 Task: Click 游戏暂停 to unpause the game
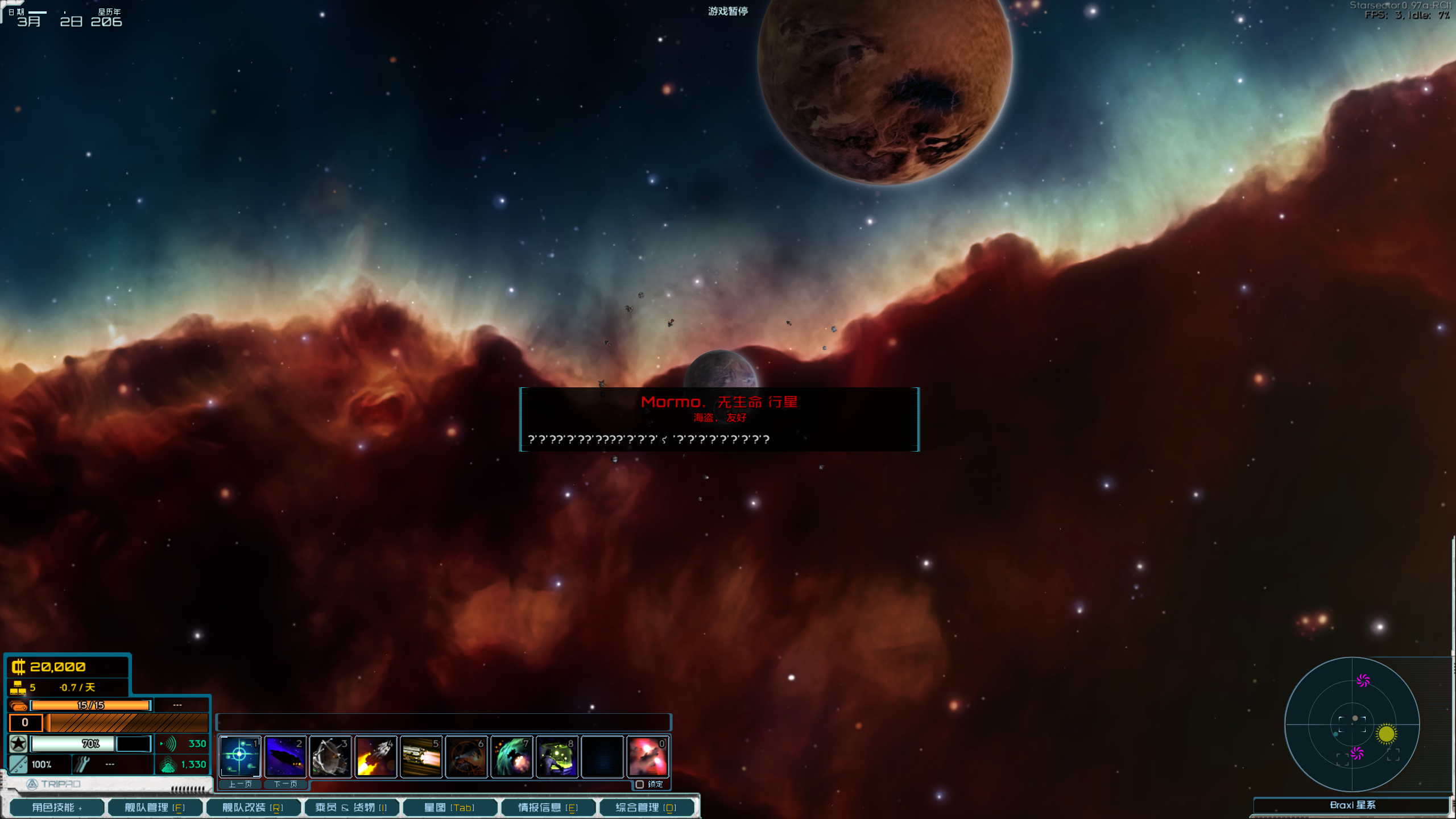pos(727,10)
